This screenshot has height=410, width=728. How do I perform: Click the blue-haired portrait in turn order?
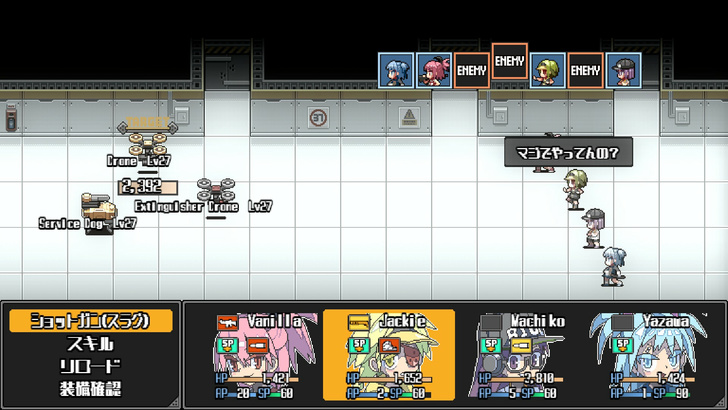click(x=395, y=70)
